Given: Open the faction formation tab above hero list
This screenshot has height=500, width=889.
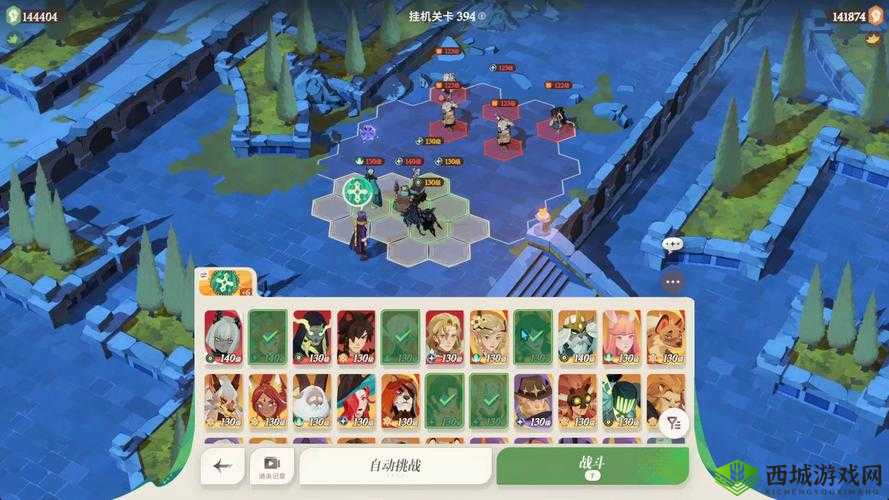Looking at the screenshot, I should point(226,284).
